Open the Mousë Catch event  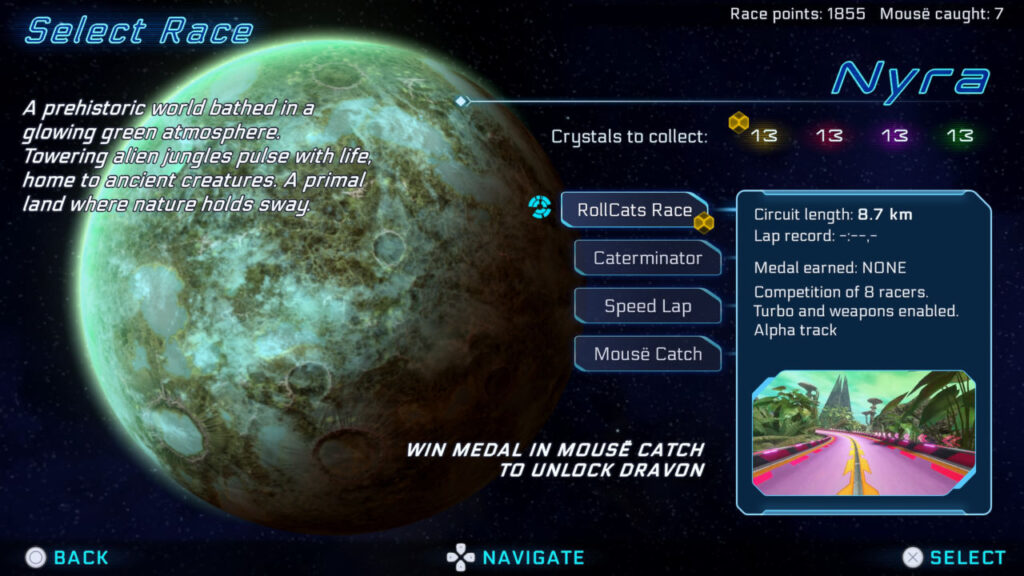(647, 354)
